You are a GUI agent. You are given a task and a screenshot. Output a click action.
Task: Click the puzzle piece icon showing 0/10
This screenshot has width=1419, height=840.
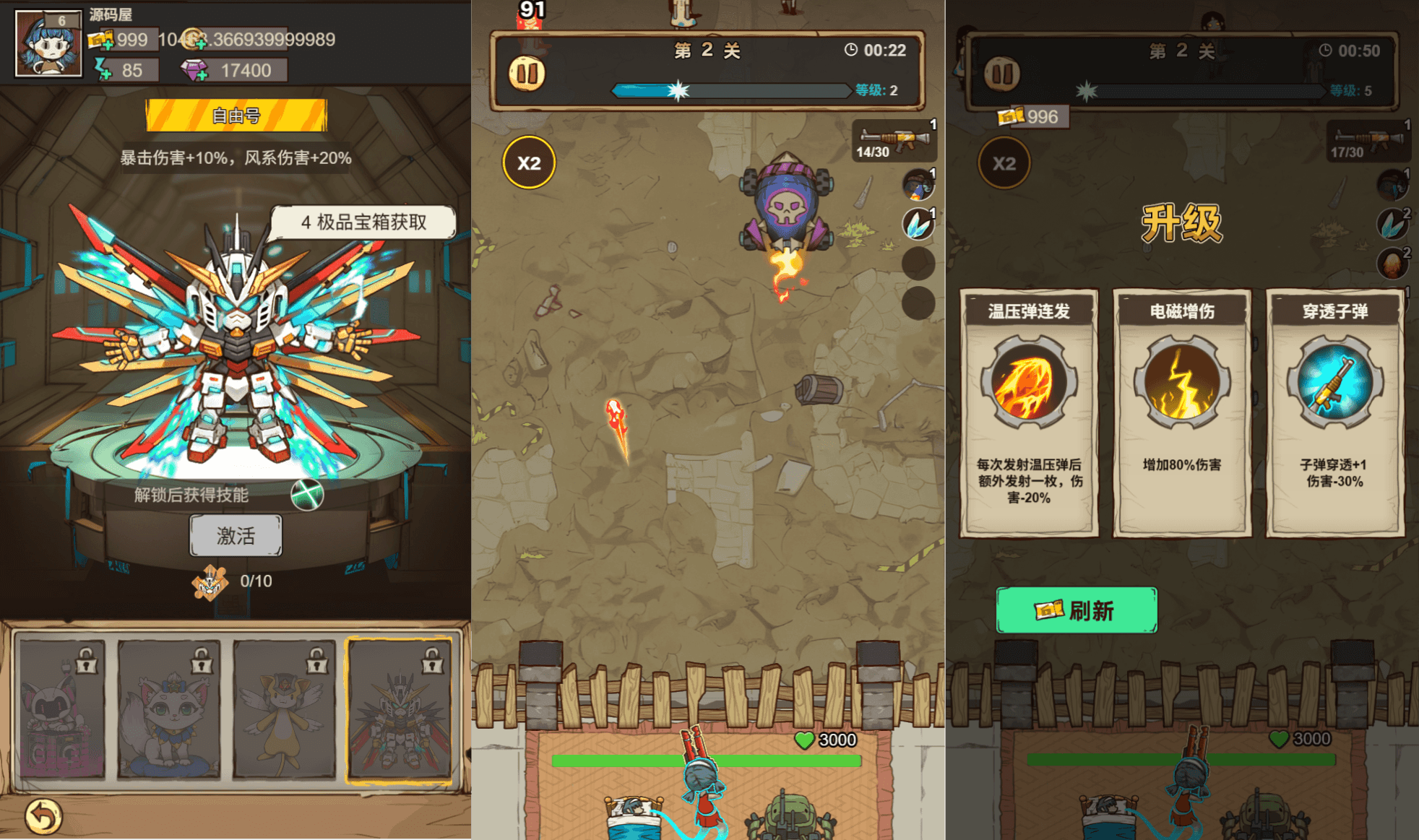coord(210,581)
